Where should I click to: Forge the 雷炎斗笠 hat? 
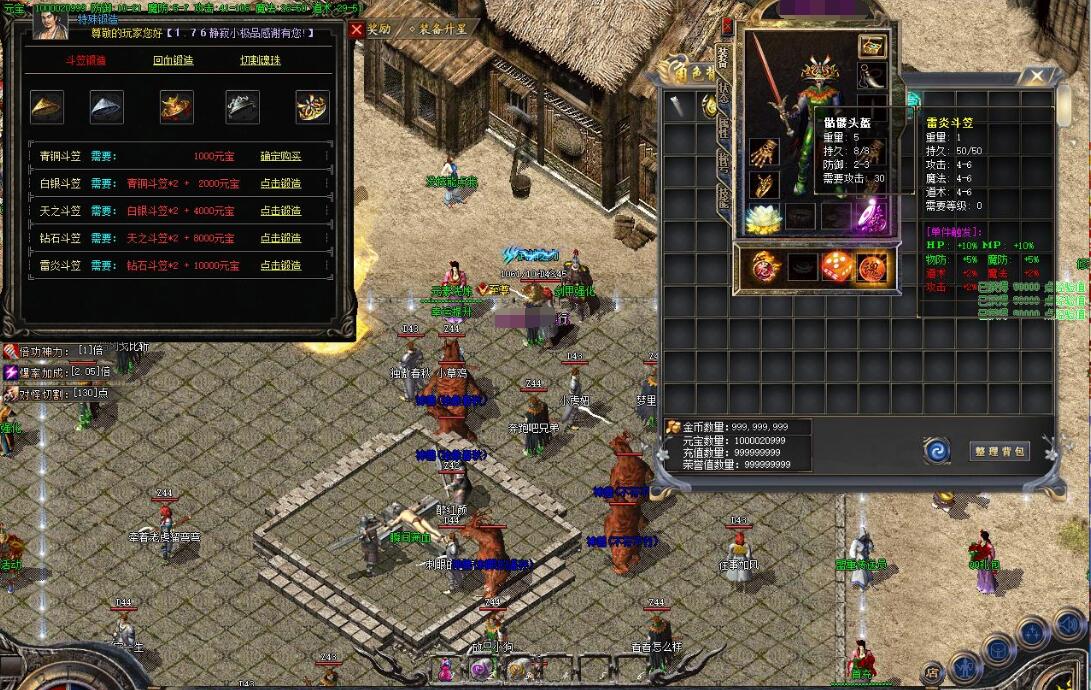(x=280, y=265)
